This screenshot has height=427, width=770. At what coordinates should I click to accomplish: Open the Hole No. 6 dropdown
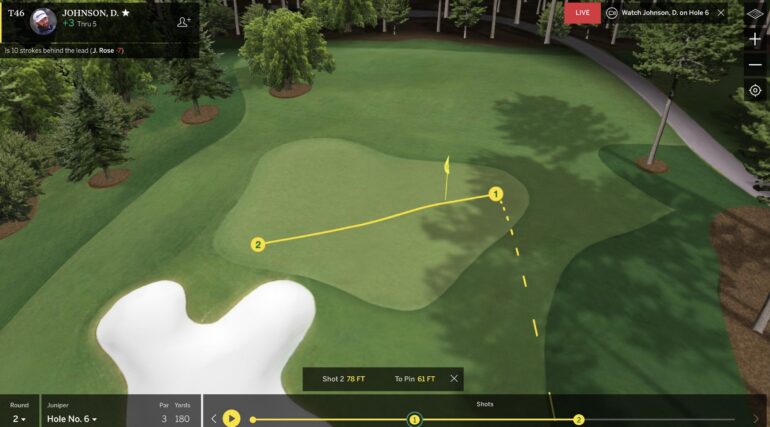click(72, 418)
